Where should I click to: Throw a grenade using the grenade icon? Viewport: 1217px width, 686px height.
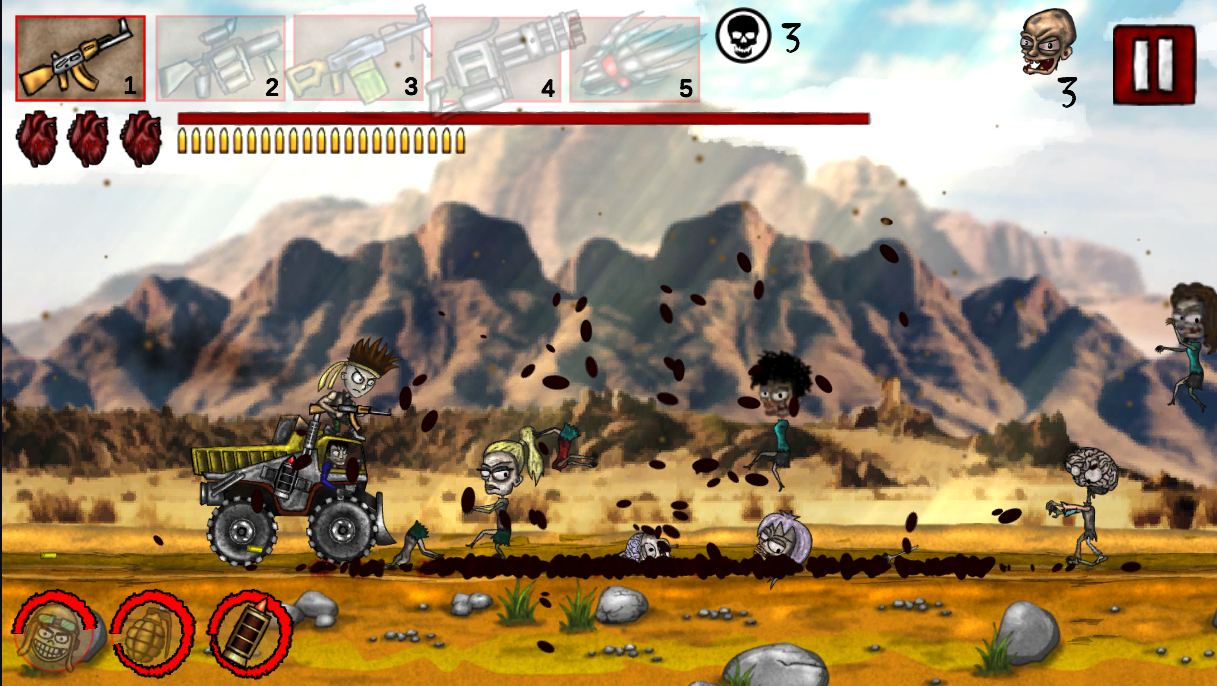(x=152, y=632)
